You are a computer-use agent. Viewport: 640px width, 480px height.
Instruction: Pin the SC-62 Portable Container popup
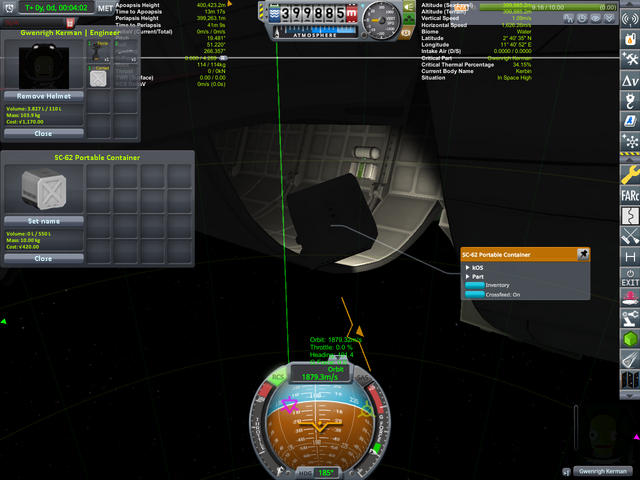pyautogui.click(x=583, y=254)
